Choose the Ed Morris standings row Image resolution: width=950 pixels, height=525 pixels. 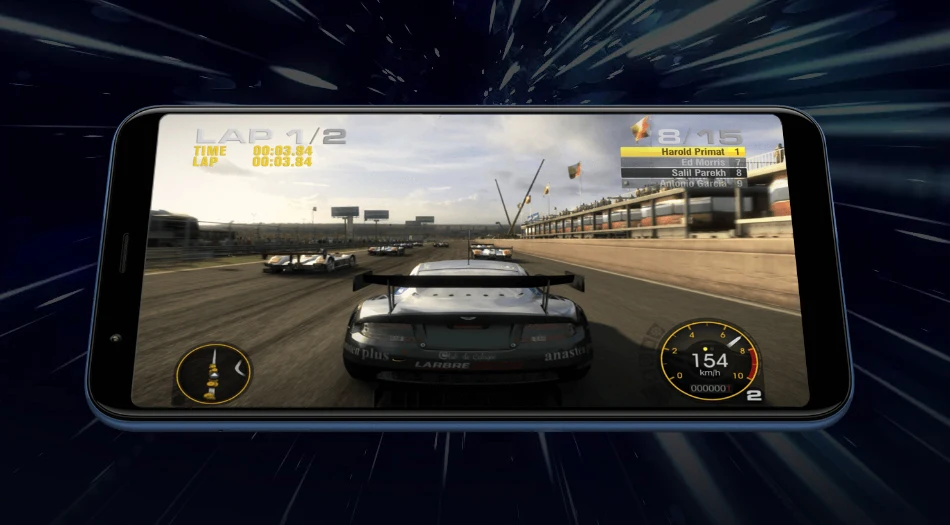683,162
